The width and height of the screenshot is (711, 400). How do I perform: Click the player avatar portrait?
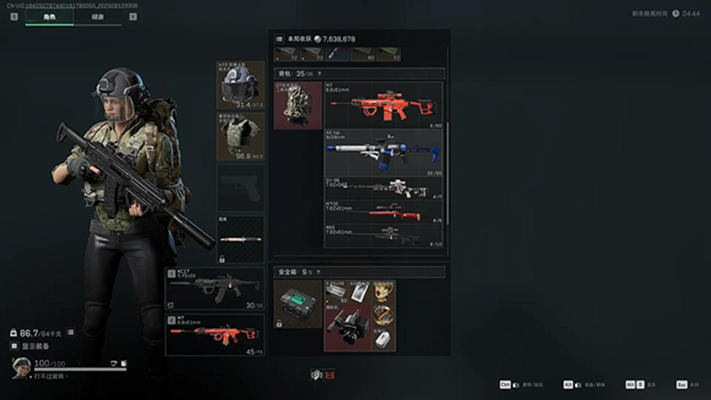(x=20, y=366)
